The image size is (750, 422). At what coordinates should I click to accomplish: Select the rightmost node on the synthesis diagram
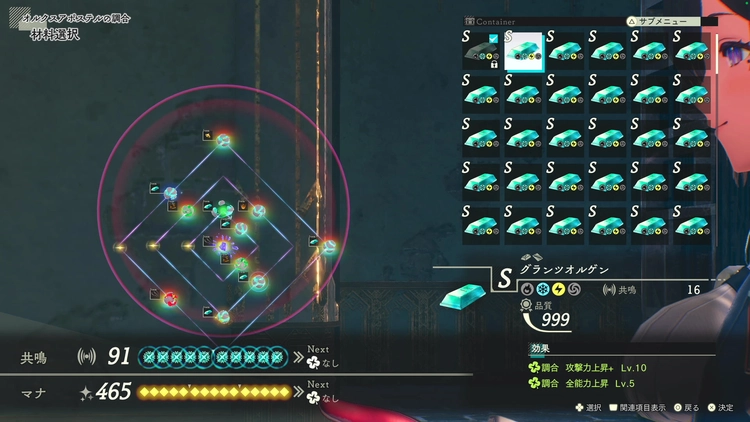pos(327,245)
